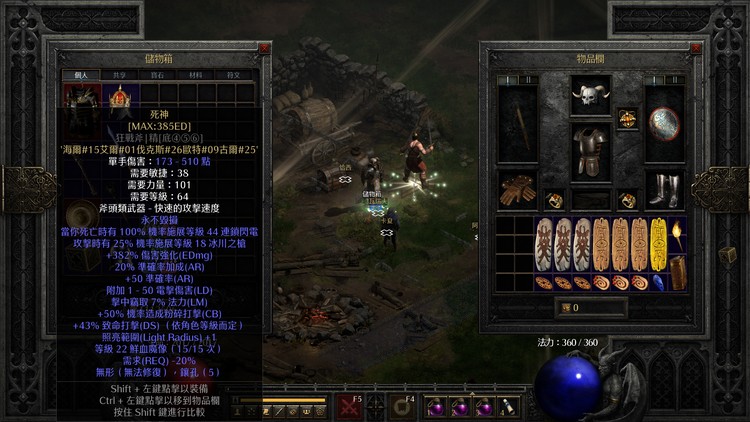This screenshot has height=422, width=750.
Task: Select the torch charm in inventory
Action: [x=678, y=236]
